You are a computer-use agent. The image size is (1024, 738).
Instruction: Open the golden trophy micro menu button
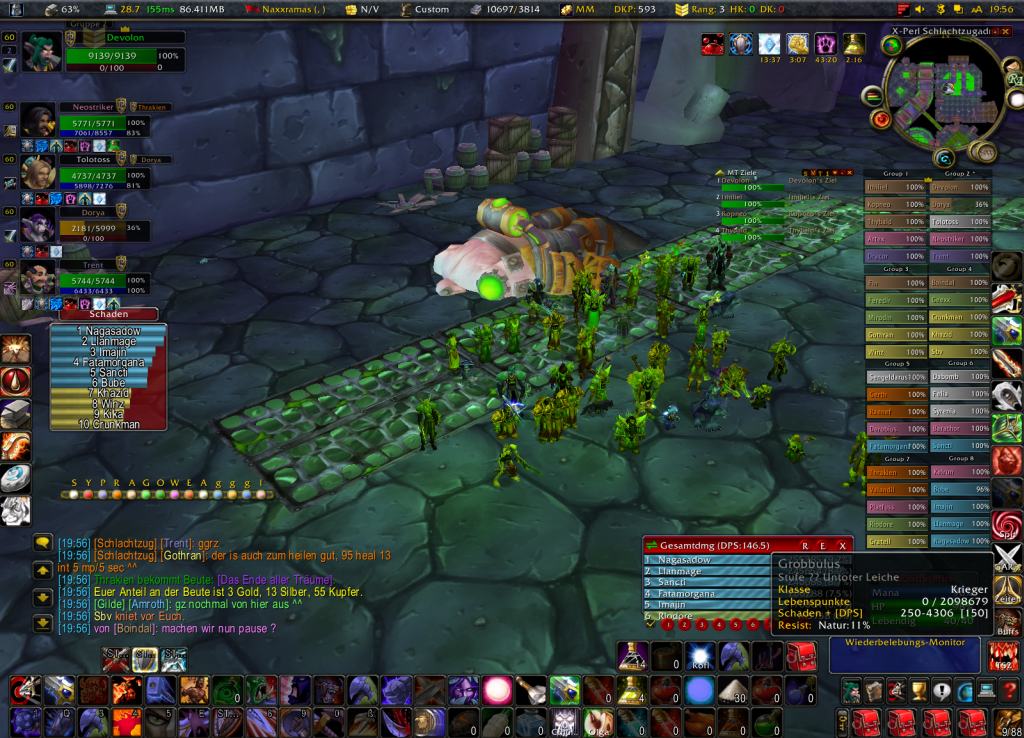point(917,690)
